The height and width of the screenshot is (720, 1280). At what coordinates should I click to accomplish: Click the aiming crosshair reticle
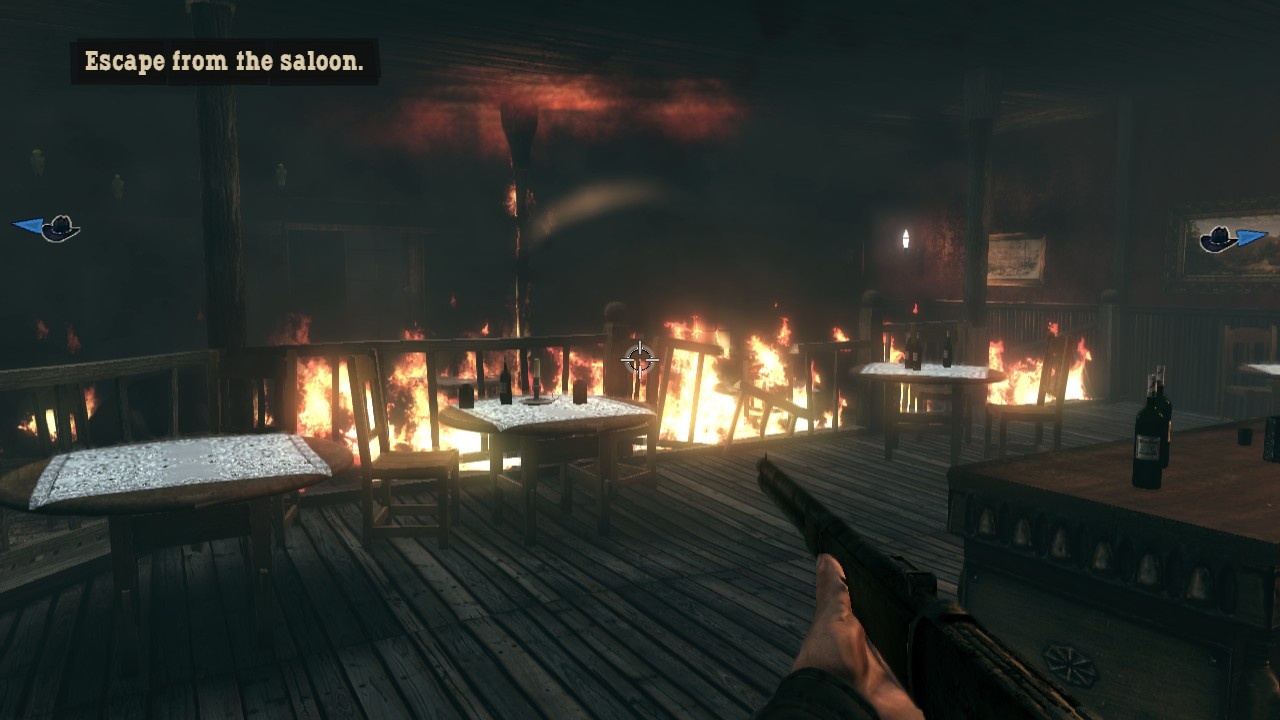point(640,358)
